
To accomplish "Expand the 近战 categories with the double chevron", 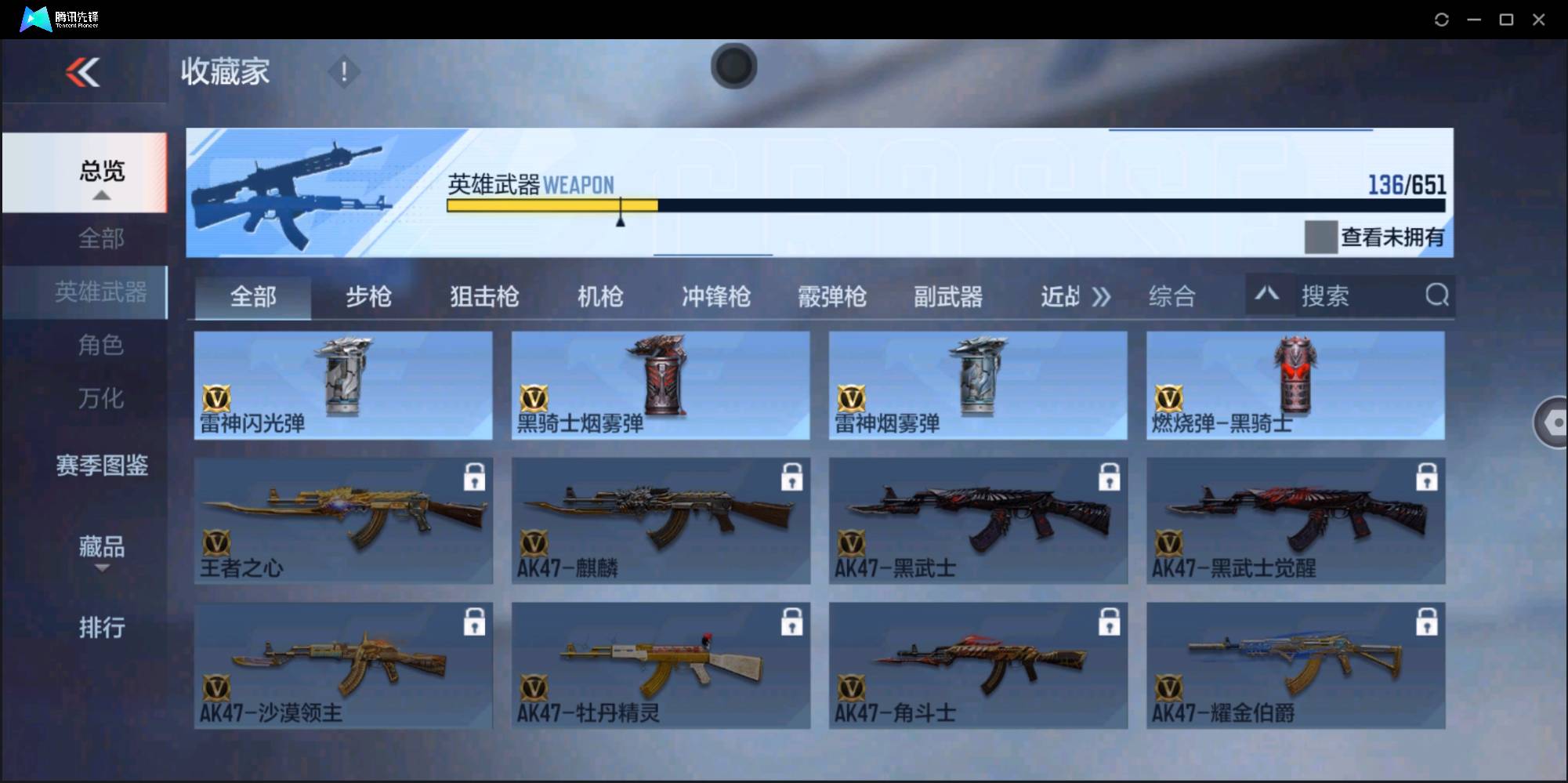I will point(1102,296).
